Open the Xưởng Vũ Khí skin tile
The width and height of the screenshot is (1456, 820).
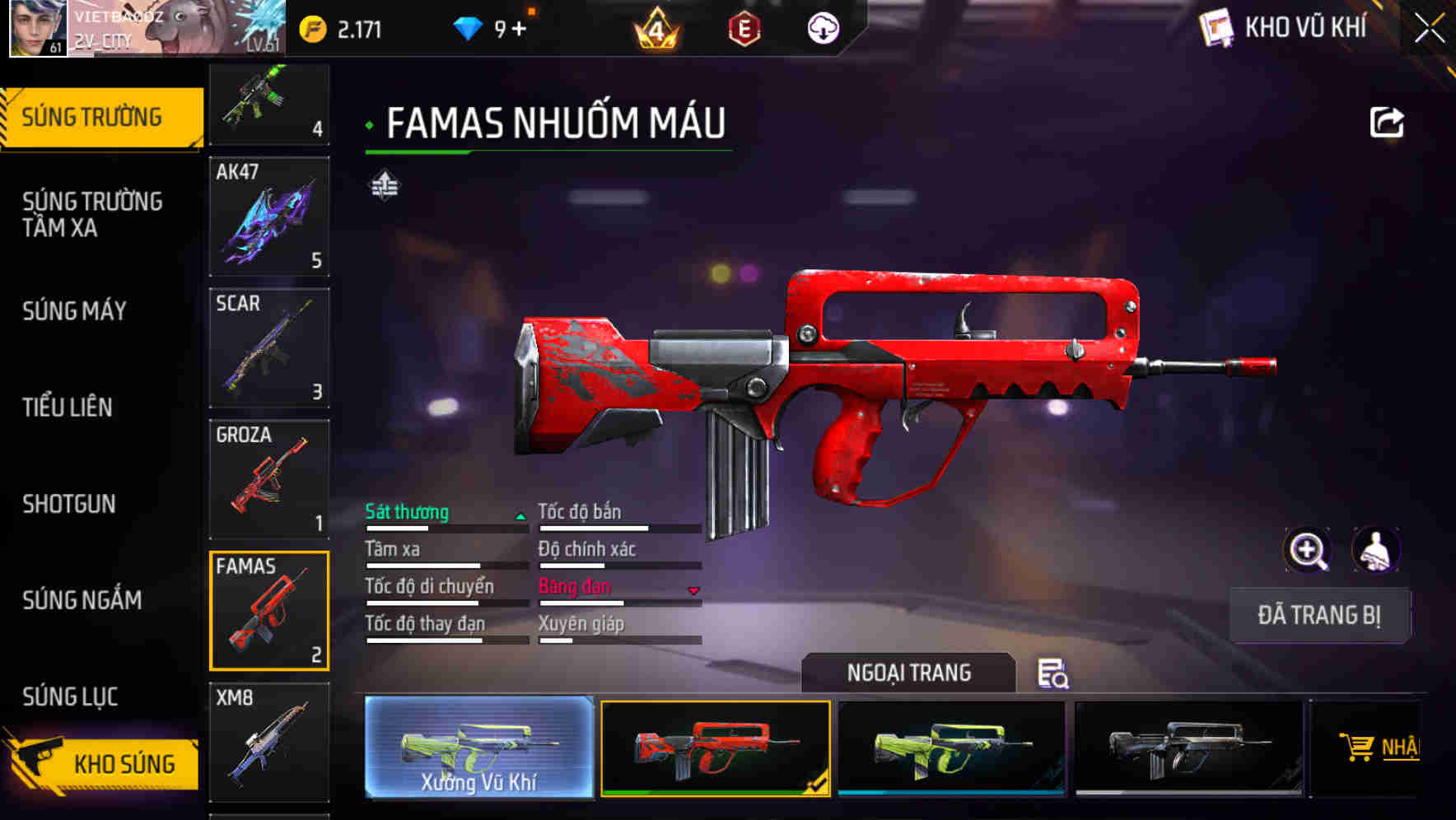pyautogui.click(x=478, y=748)
